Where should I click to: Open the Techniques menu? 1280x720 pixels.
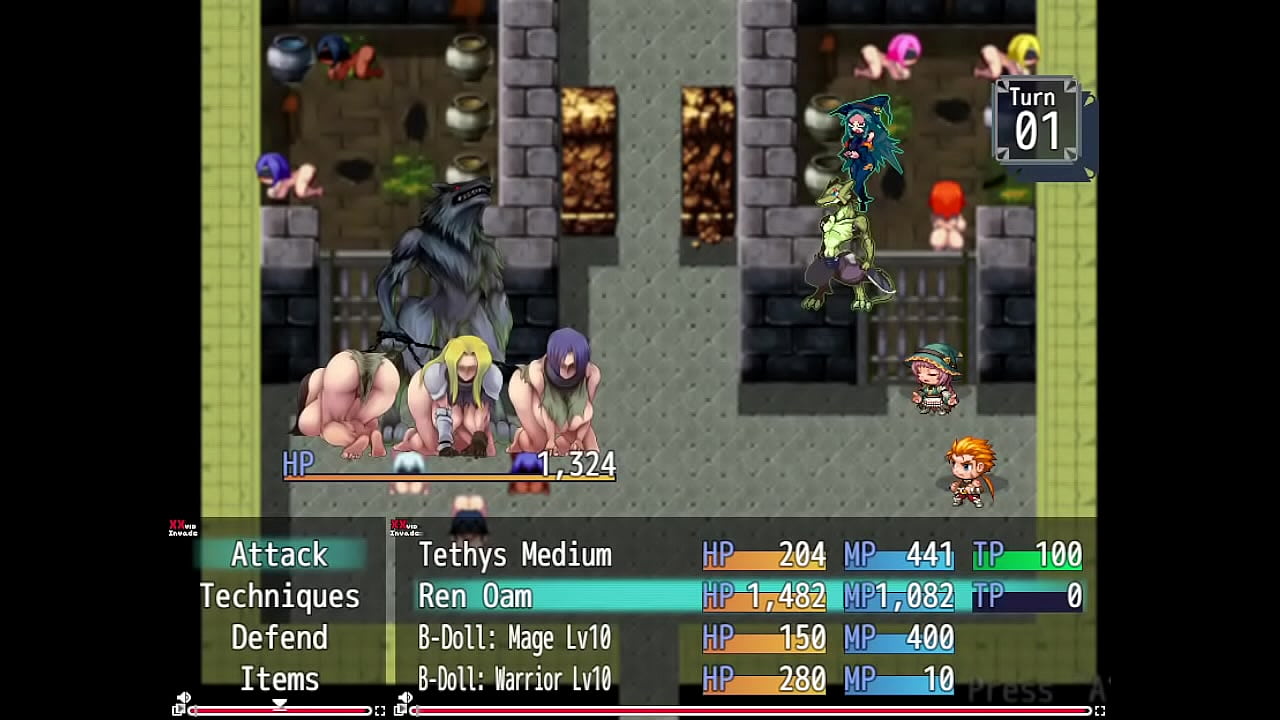point(279,597)
